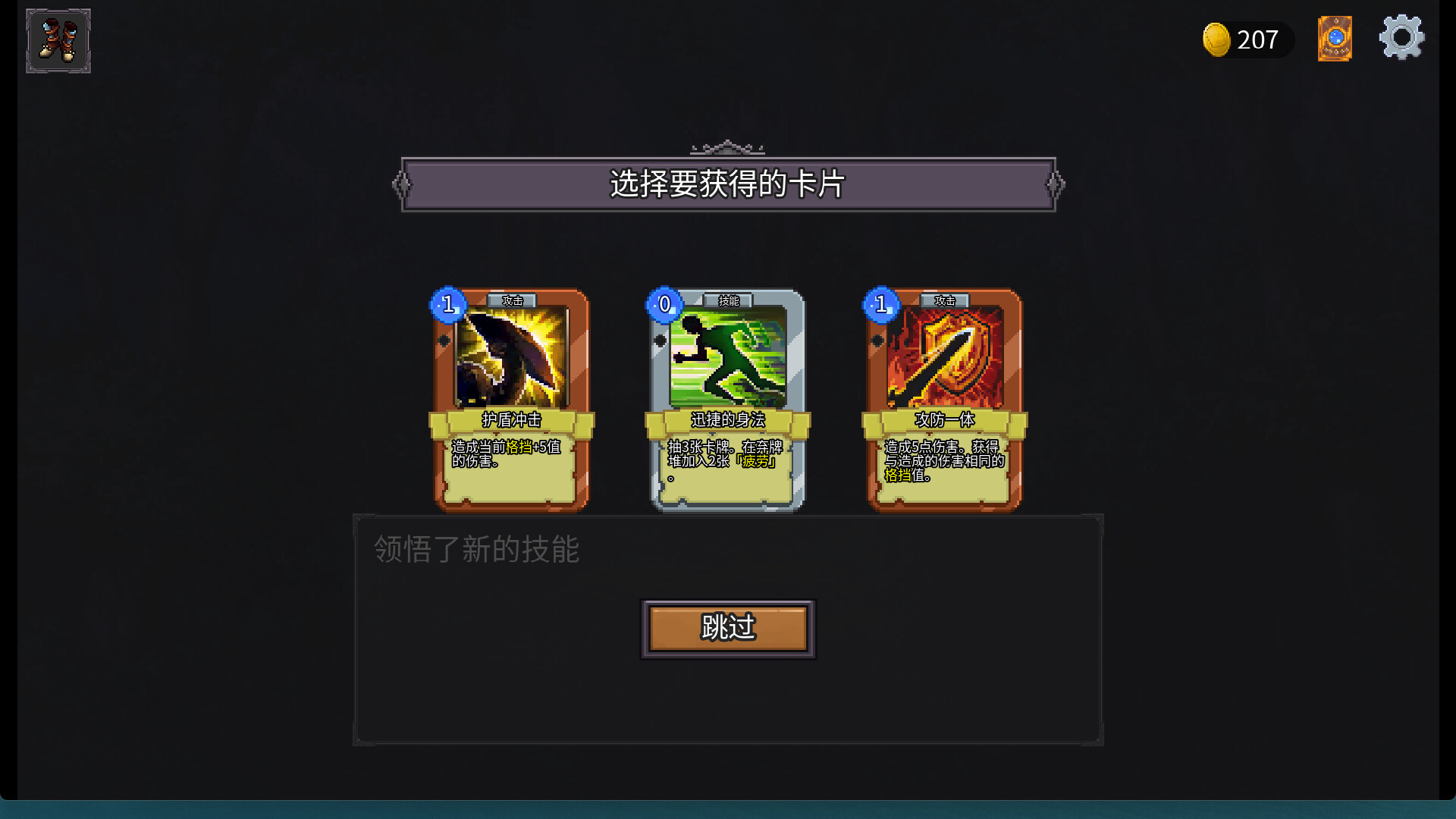
Task: Open the boots relic icon in top-left corner
Action: point(58,41)
